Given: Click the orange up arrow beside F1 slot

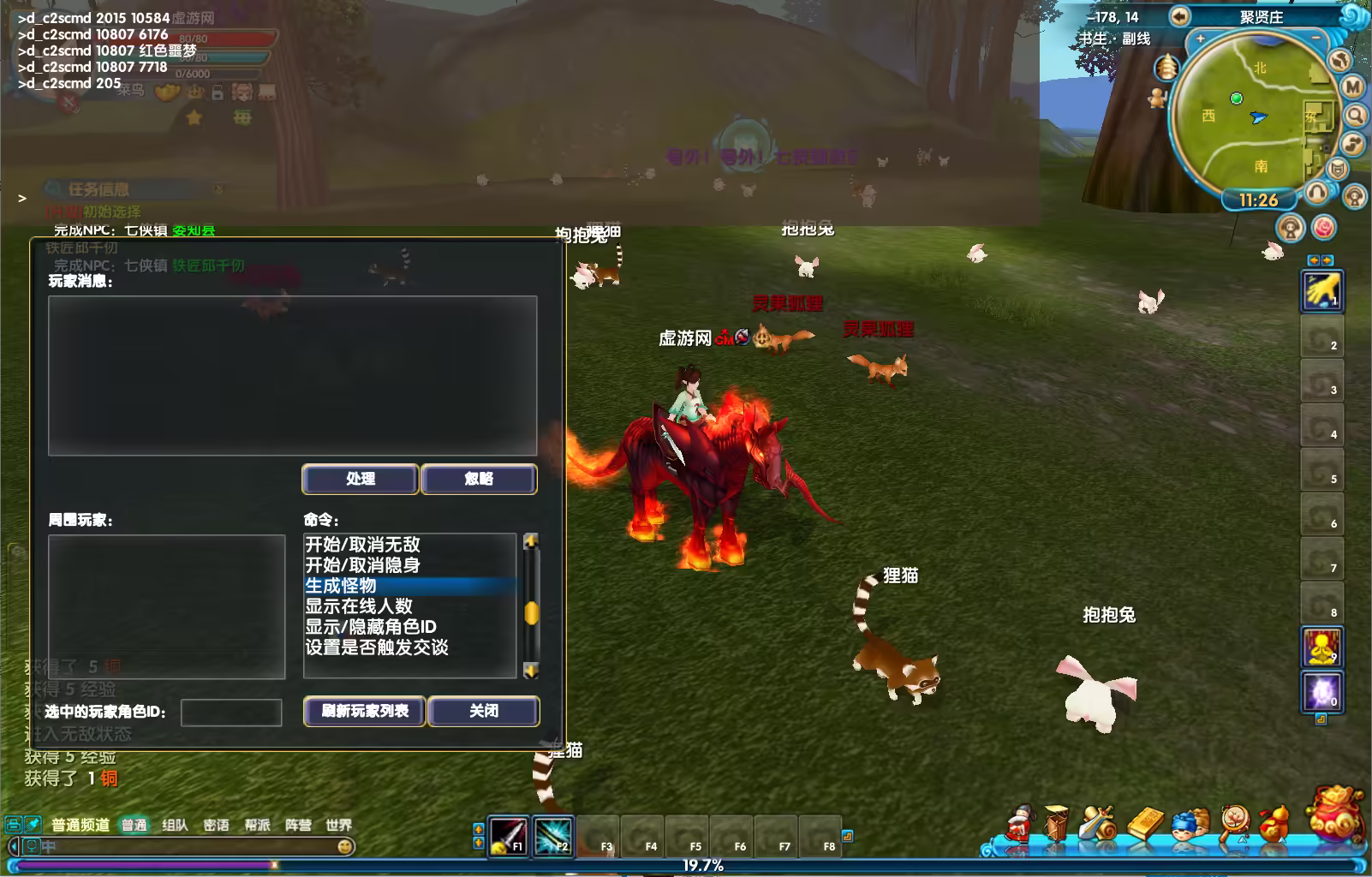Looking at the screenshot, I should (479, 828).
